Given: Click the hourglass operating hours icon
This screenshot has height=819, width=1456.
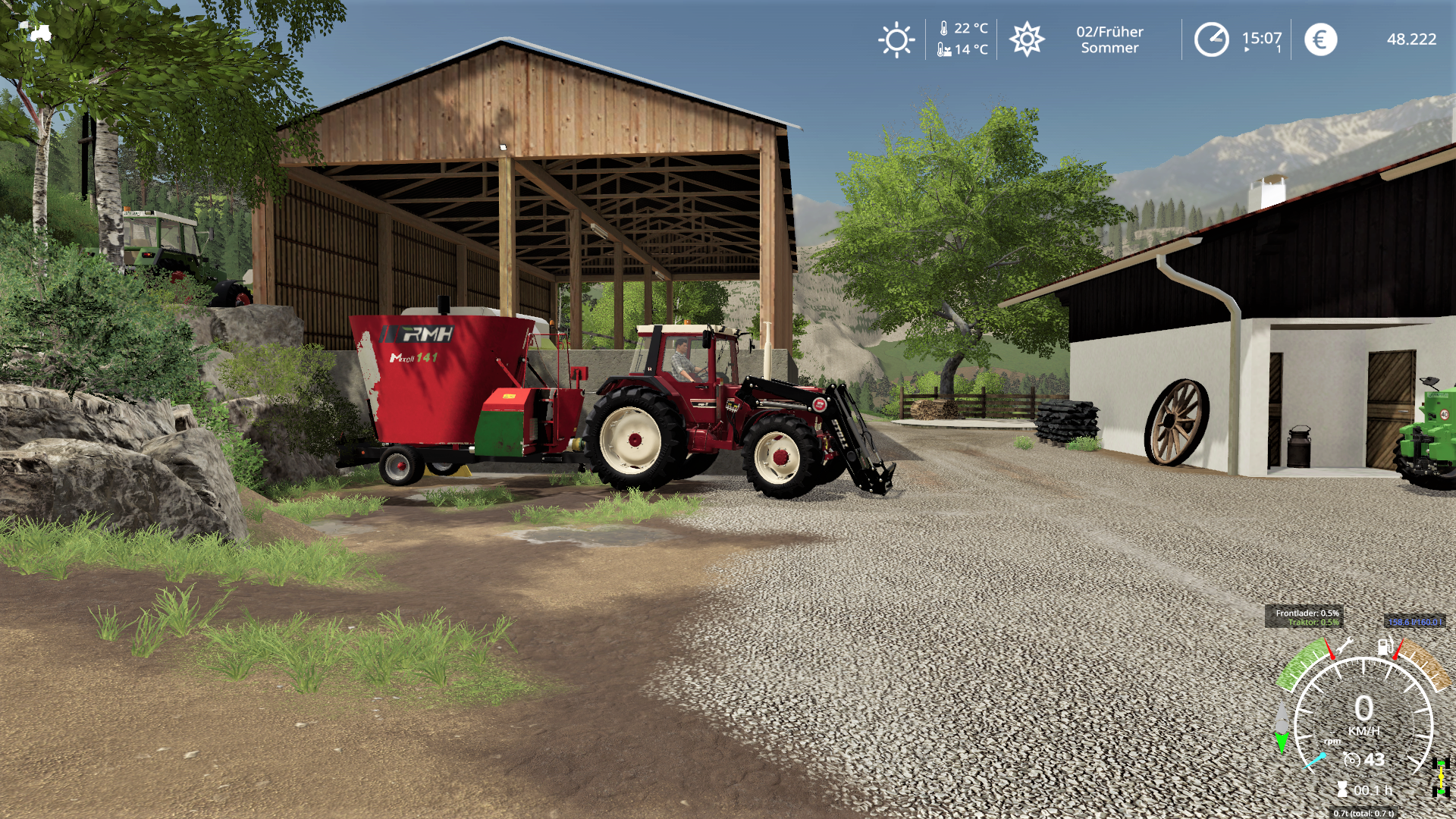Looking at the screenshot, I should 1342,789.
